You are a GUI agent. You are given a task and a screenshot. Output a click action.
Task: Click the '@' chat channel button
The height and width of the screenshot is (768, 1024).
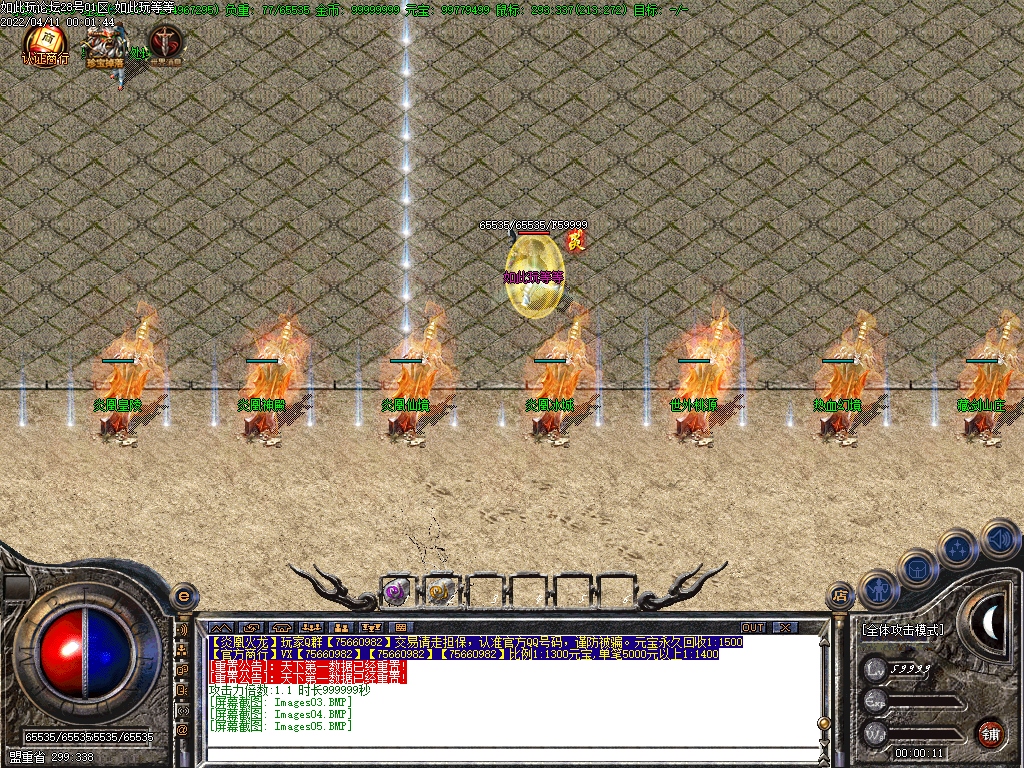tap(182, 730)
